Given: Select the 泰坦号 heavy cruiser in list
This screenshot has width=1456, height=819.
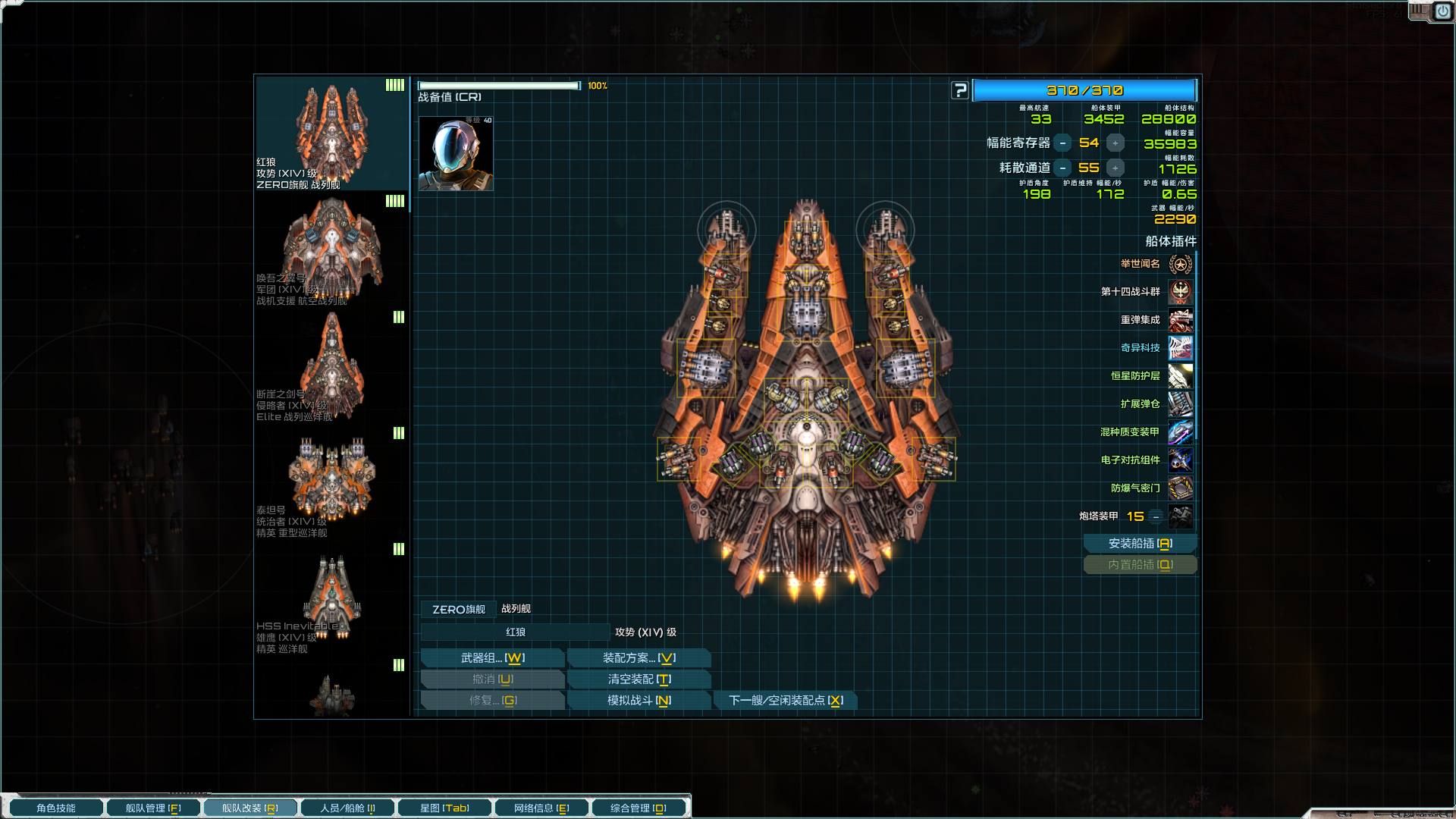Looking at the screenshot, I should (x=331, y=484).
